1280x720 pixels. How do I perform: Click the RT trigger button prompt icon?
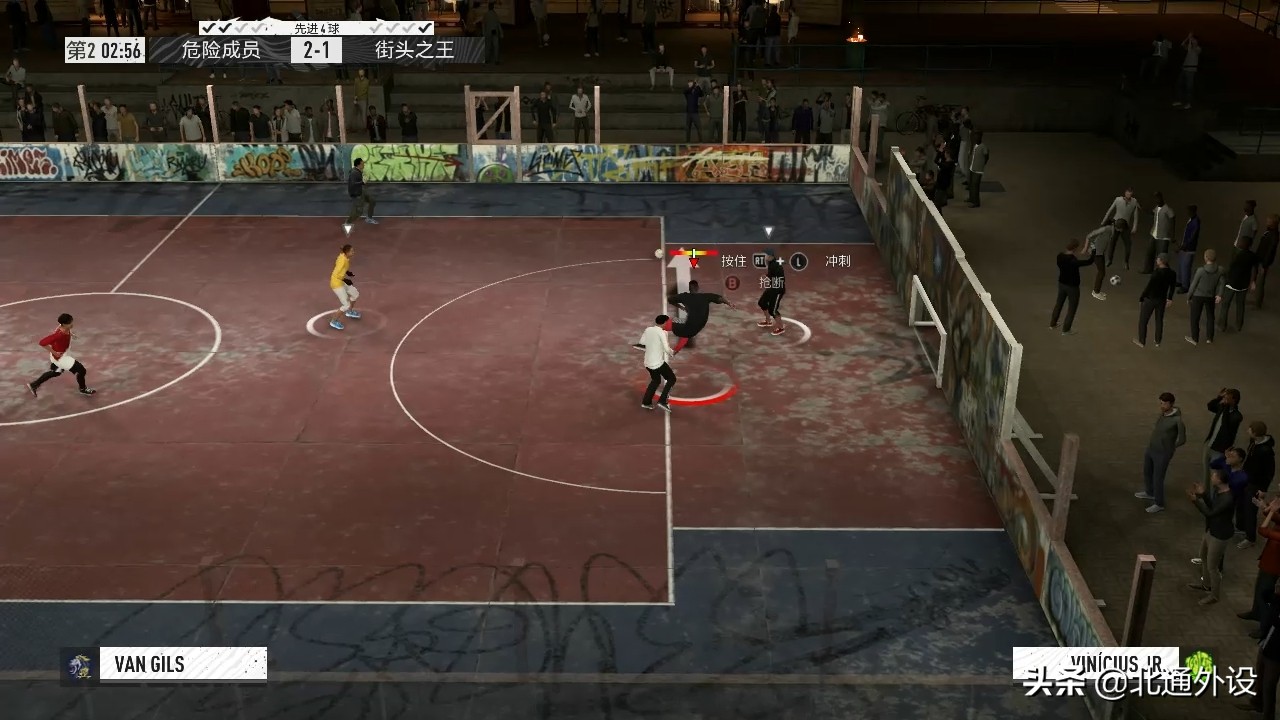pyautogui.click(x=760, y=260)
